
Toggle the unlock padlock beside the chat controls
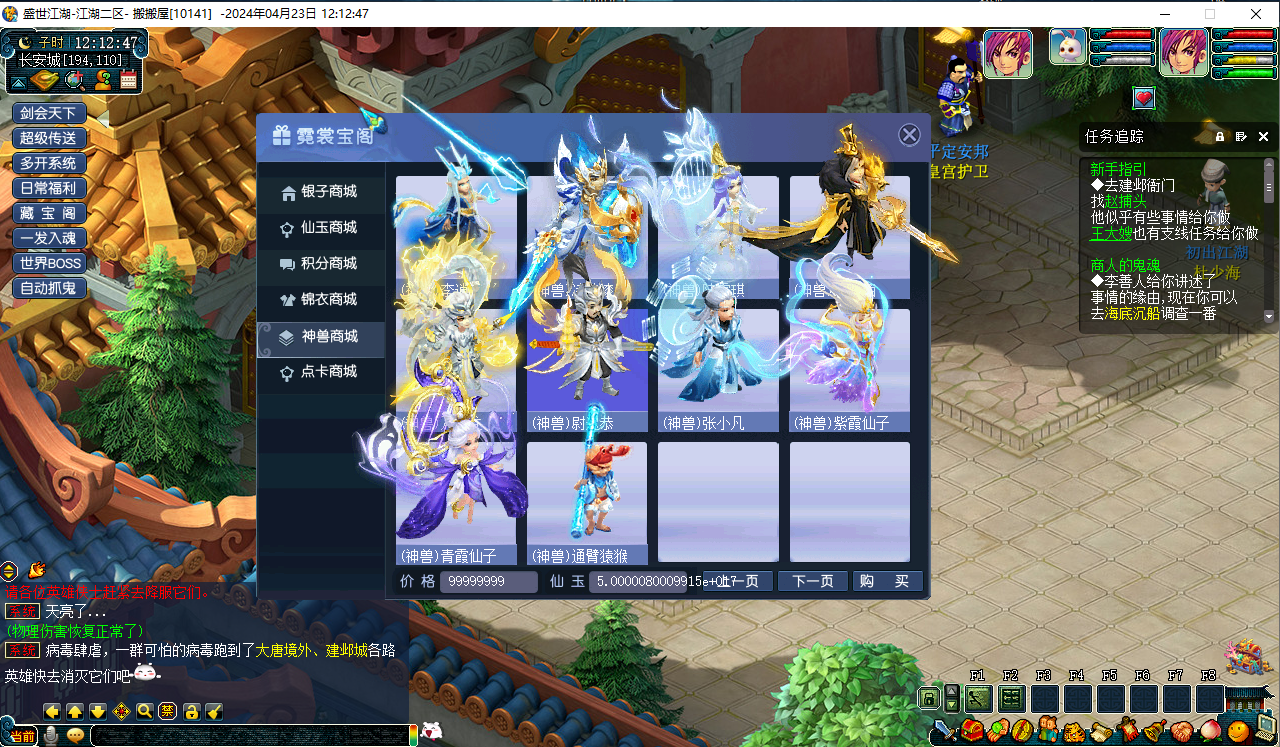(191, 710)
